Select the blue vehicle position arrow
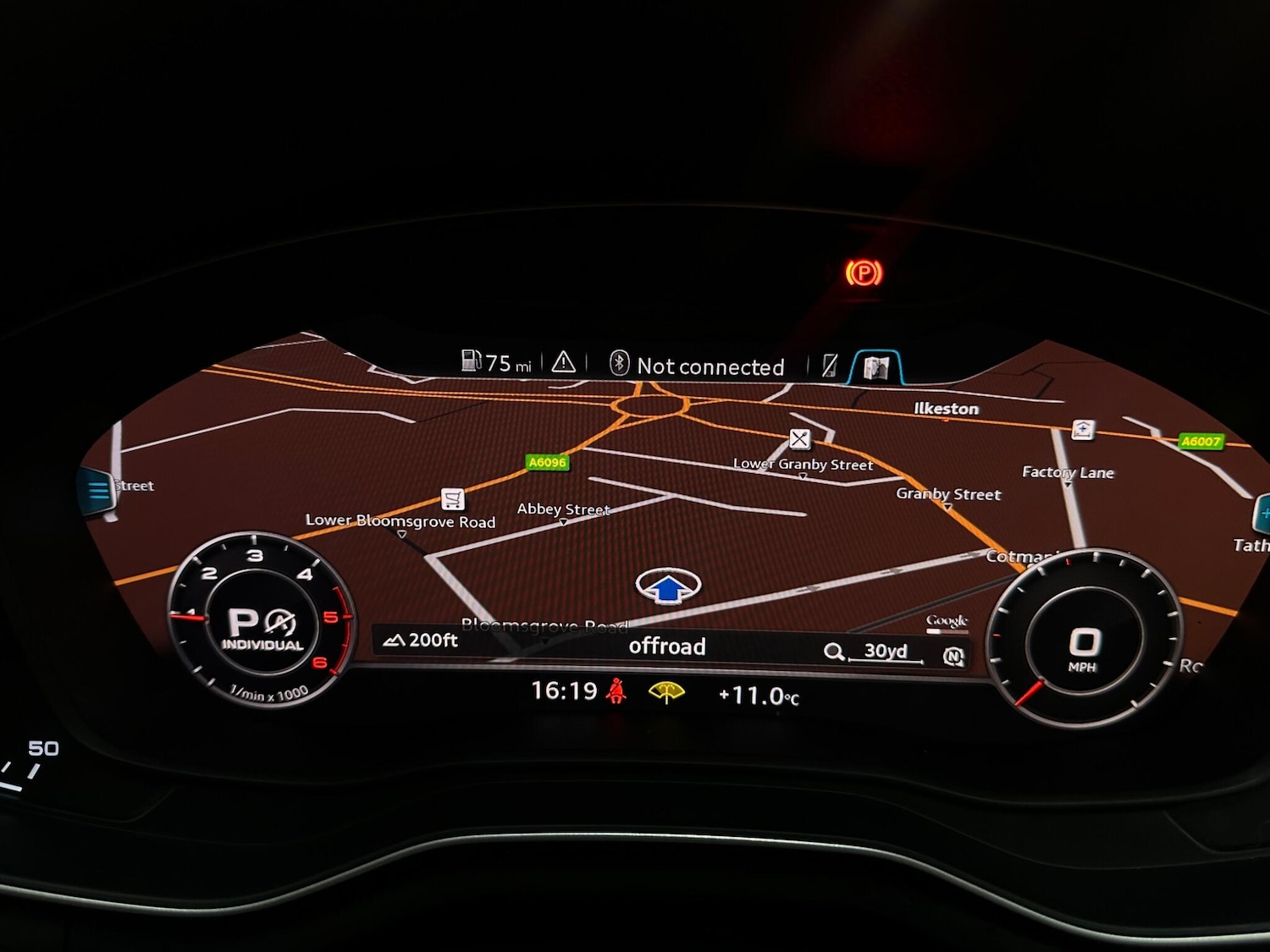This screenshot has height=952, width=1270. 668,586
